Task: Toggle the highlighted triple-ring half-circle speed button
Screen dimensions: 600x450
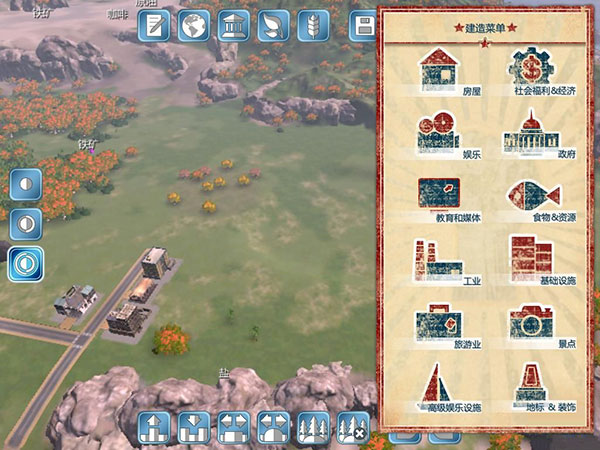Action: [x=26, y=263]
